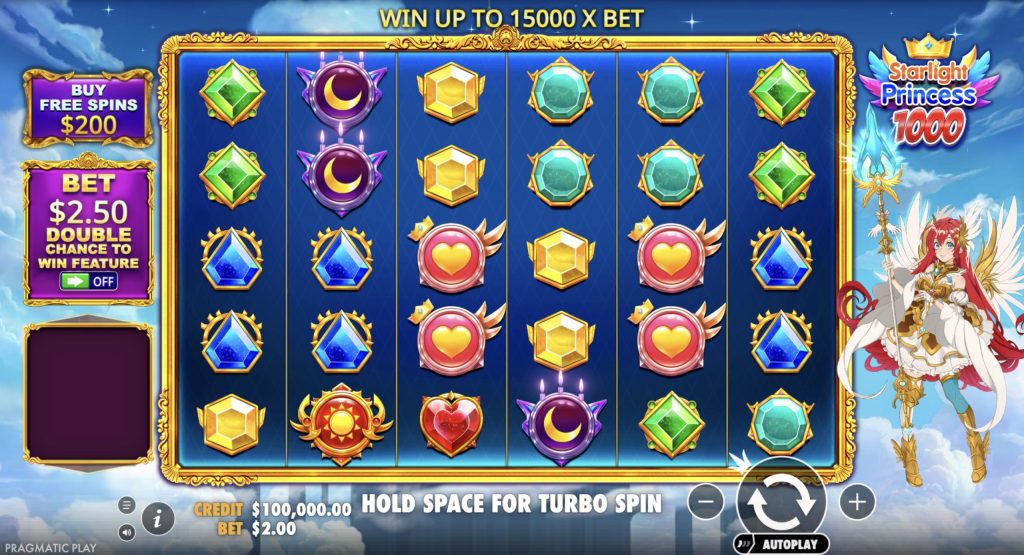The image size is (1024, 555).
Task: Decrease the bet with the minus button
Action: click(x=706, y=500)
